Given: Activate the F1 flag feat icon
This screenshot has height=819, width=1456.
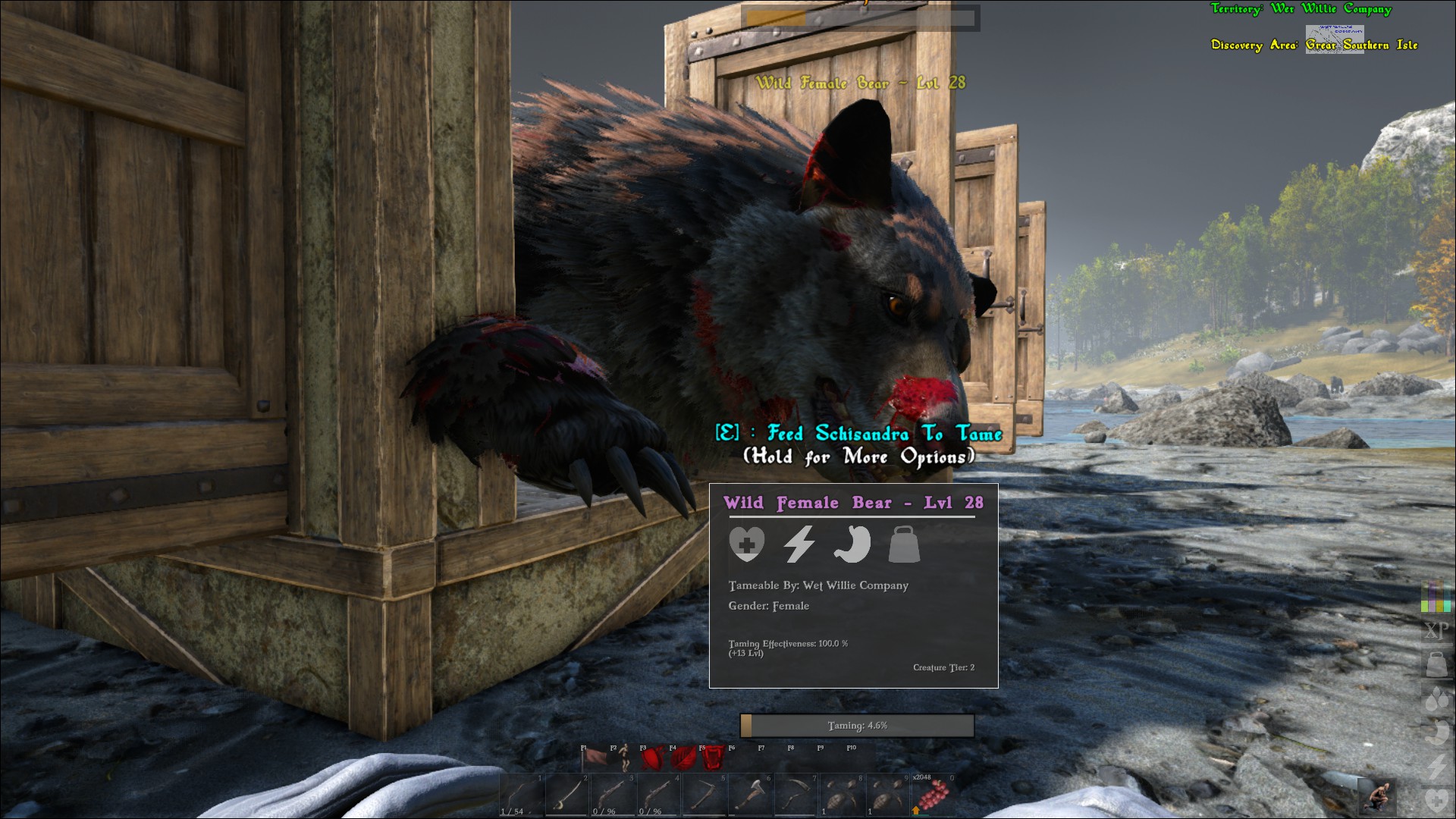Looking at the screenshot, I should click(x=594, y=758).
